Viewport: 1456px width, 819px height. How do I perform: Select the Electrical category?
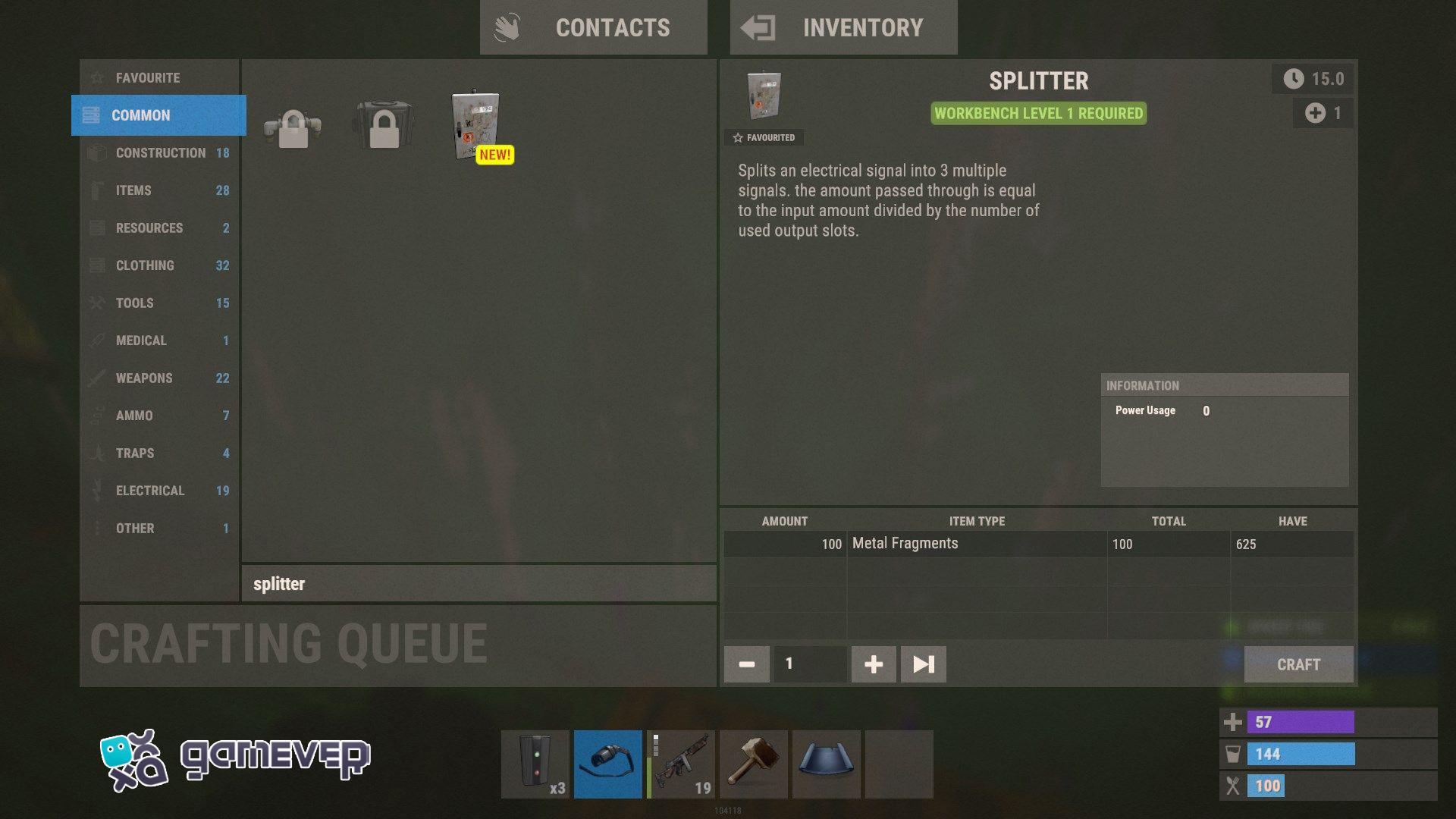(158, 491)
